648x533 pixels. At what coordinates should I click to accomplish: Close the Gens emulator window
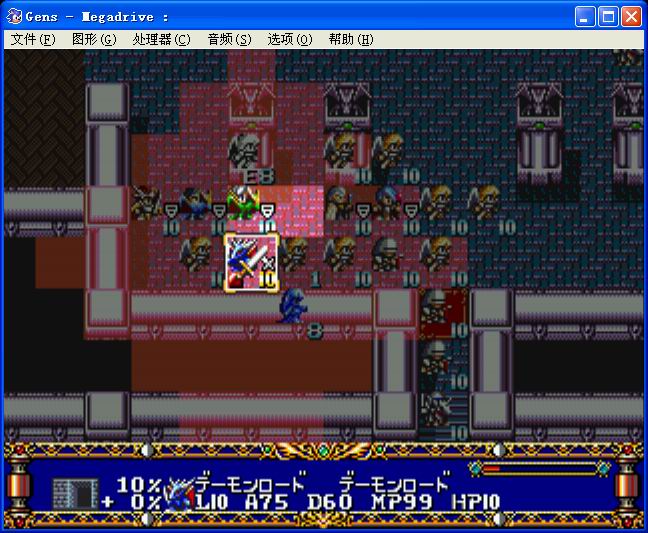[632, 16]
